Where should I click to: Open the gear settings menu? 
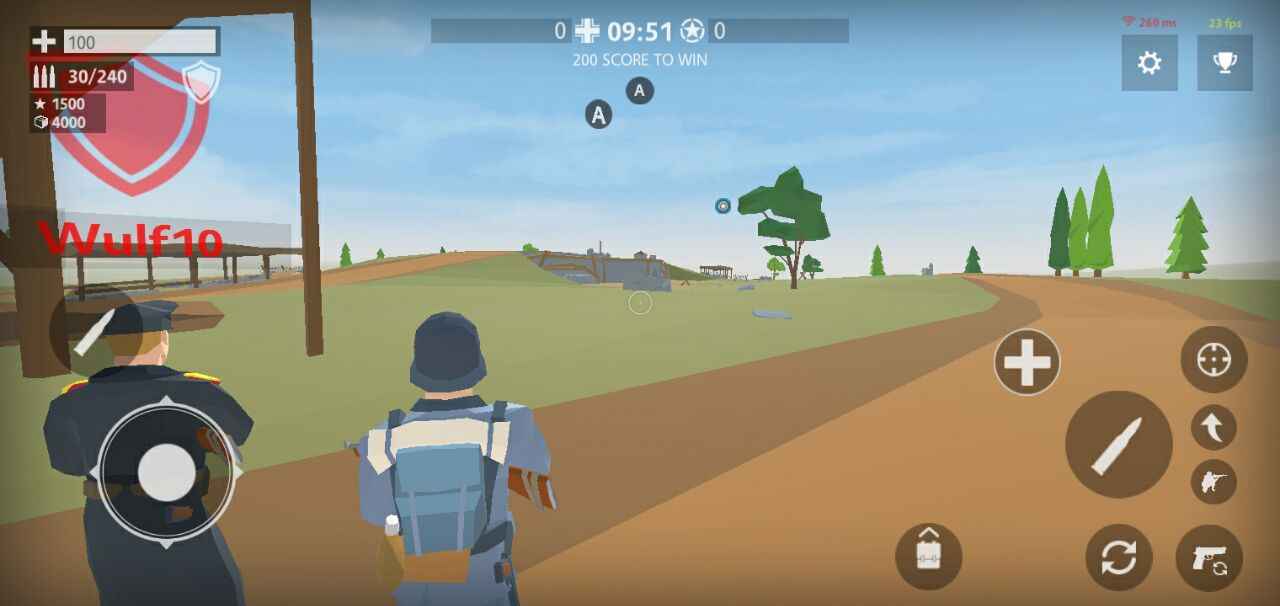(x=1149, y=63)
